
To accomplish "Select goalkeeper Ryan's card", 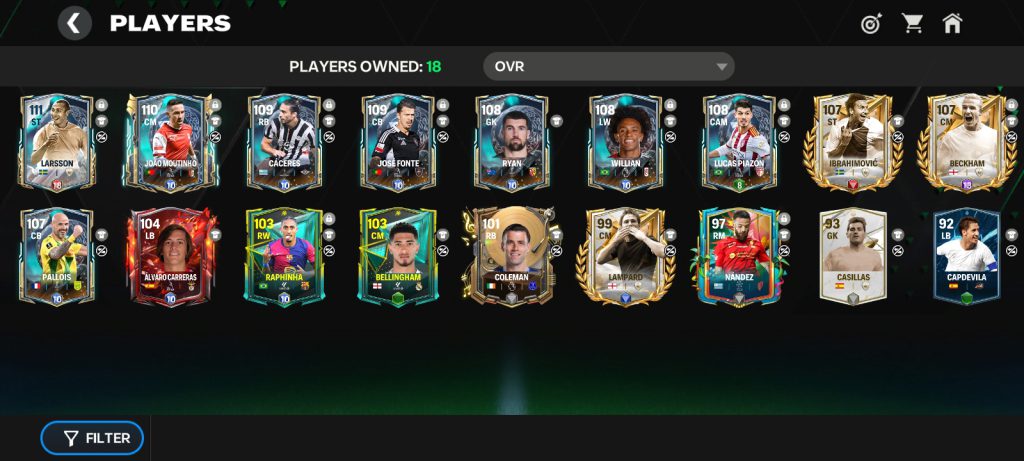I will pyautogui.click(x=512, y=142).
